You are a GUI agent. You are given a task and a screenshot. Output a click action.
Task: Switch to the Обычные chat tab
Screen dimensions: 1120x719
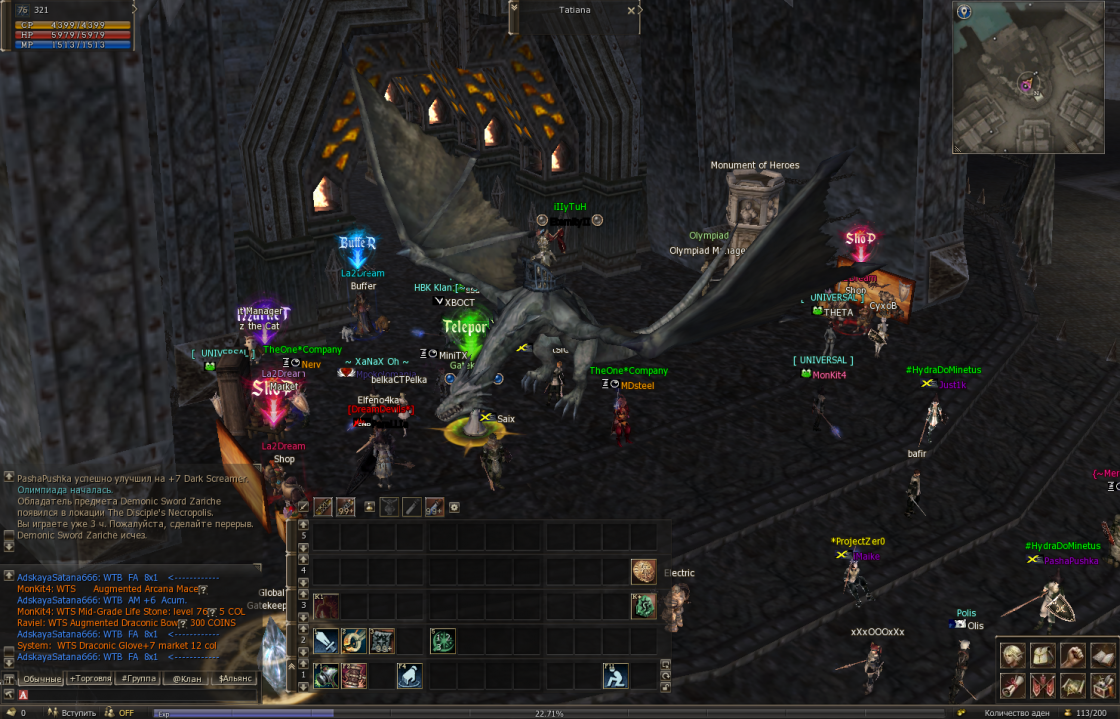click(x=42, y=679)
